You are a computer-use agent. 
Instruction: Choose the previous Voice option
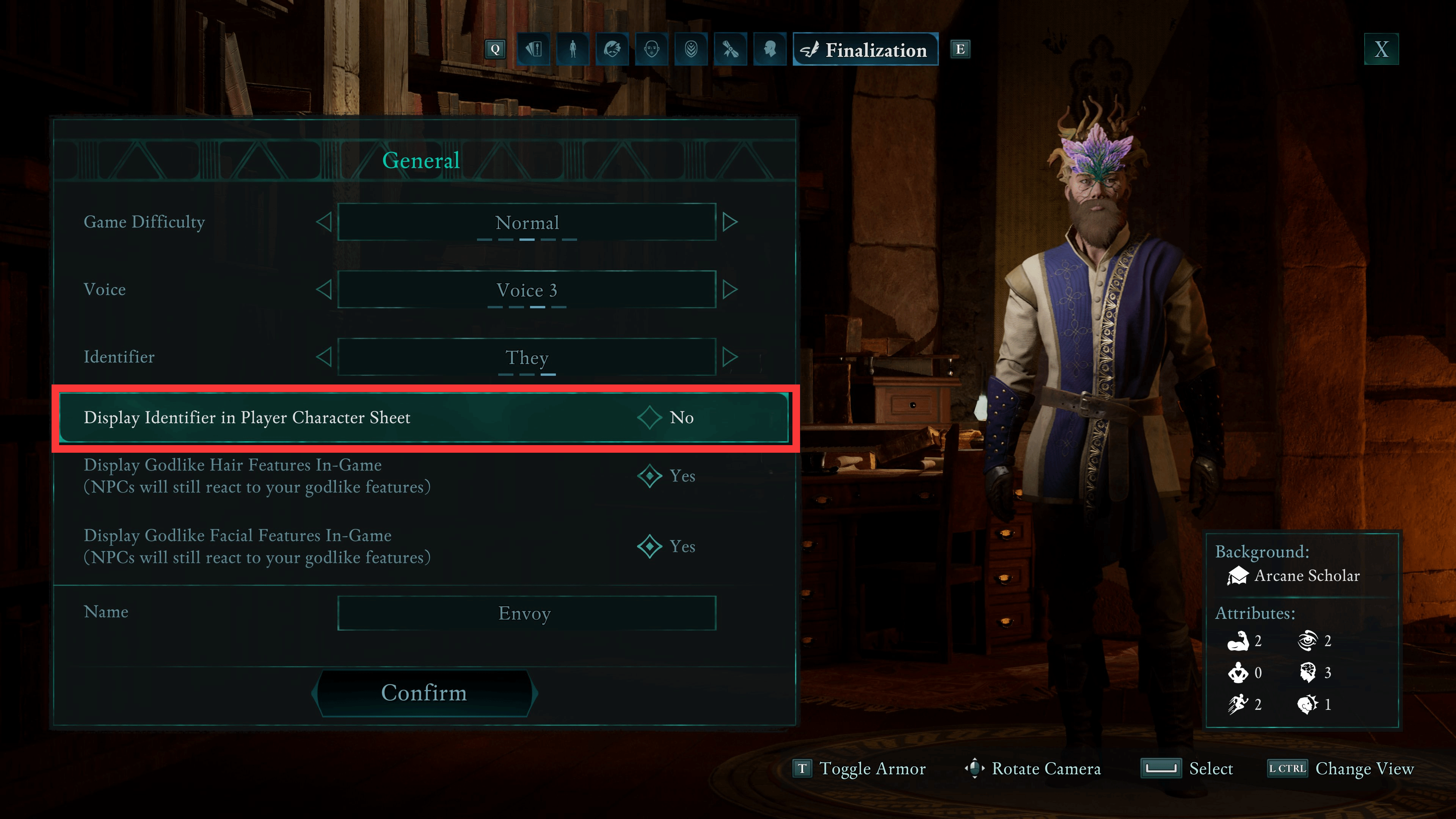pyautogui.click(x=324, y=290)
